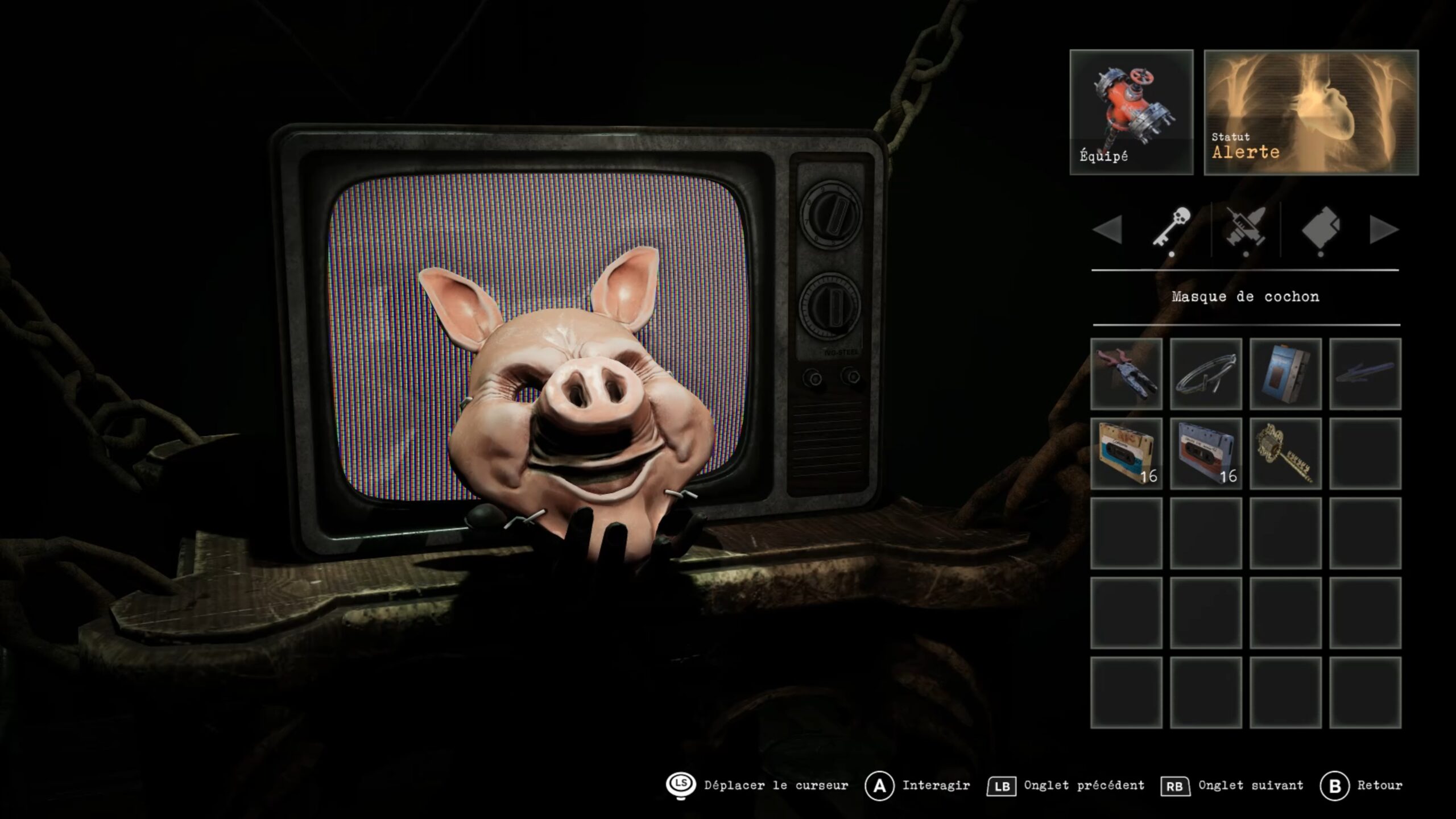Select the wire cutters pliers slot

click(1126, 374)
